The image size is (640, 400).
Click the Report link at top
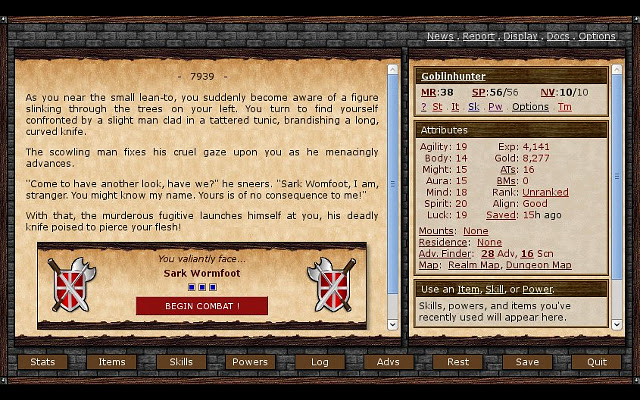(478, 36)
